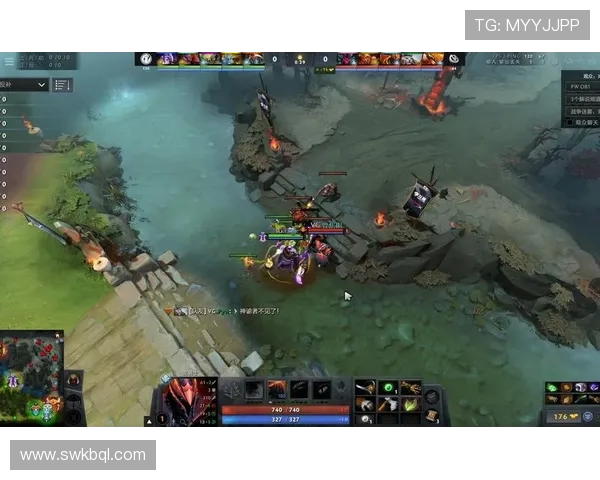This screenshot has width=600, height=480.
Task: Click the list-view button beside the dropdown
Action: [62, 85]
